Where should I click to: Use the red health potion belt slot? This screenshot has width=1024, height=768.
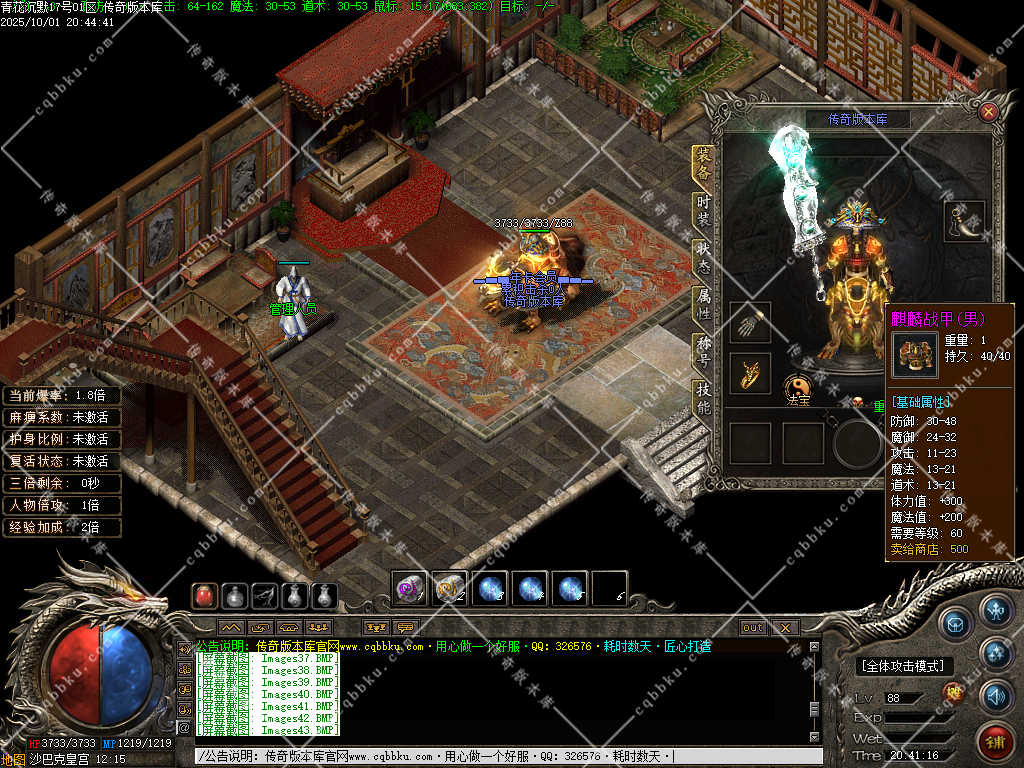[x=204, y=596]
